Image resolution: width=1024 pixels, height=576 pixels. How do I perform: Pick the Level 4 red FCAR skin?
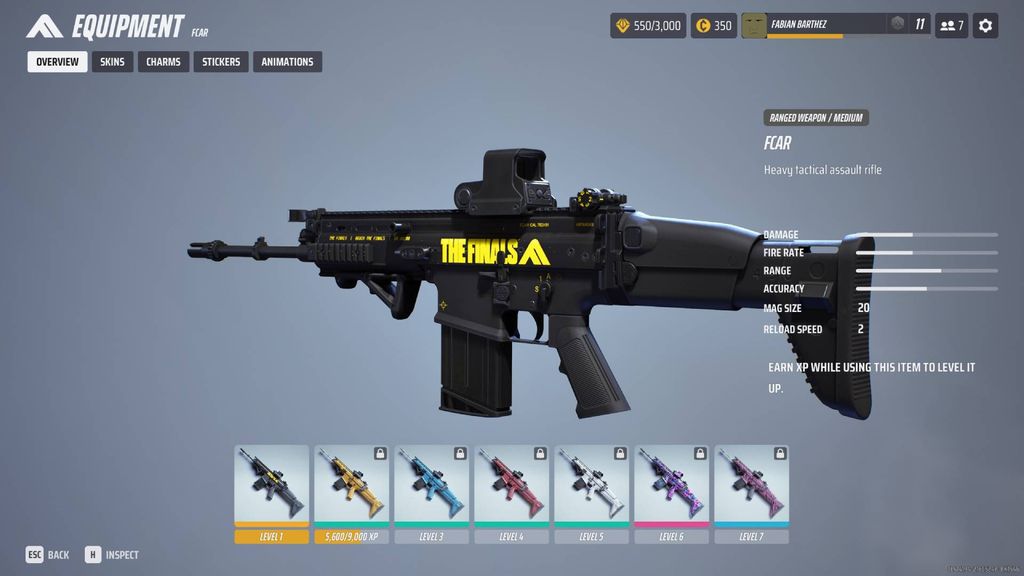[512, 485]
